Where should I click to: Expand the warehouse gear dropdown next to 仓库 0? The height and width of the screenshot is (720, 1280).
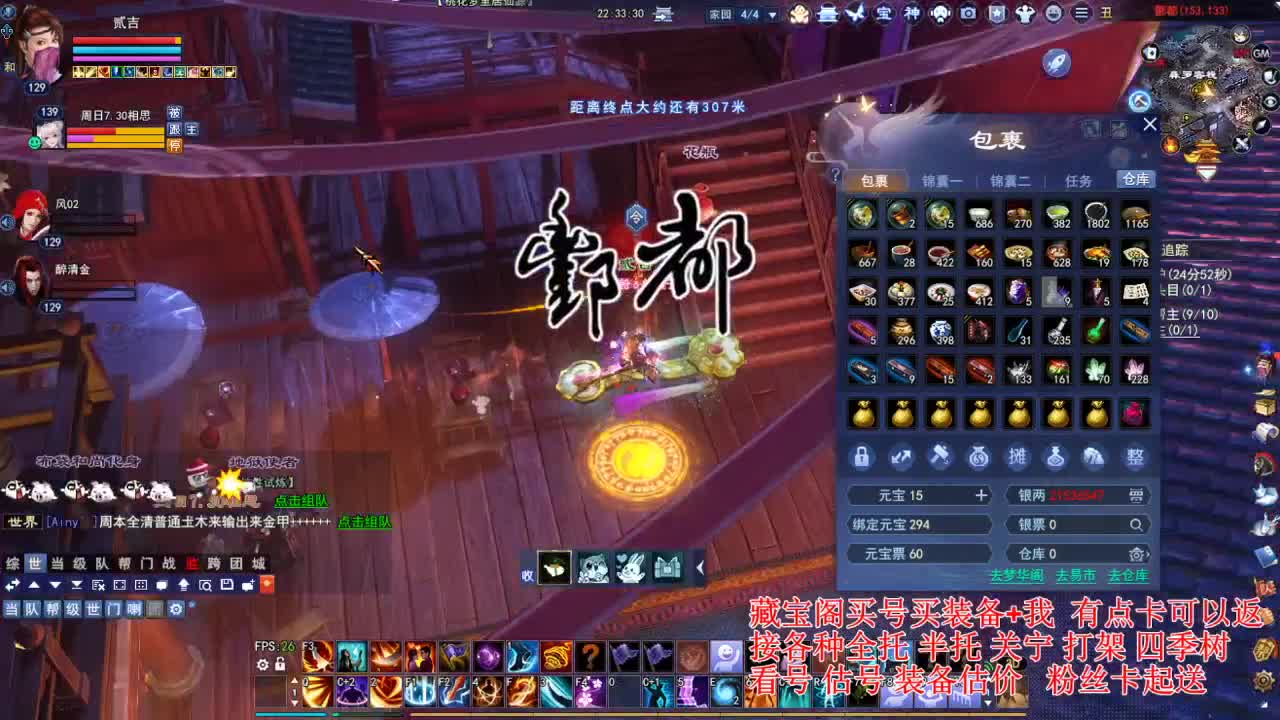[x=1136, y=553]
